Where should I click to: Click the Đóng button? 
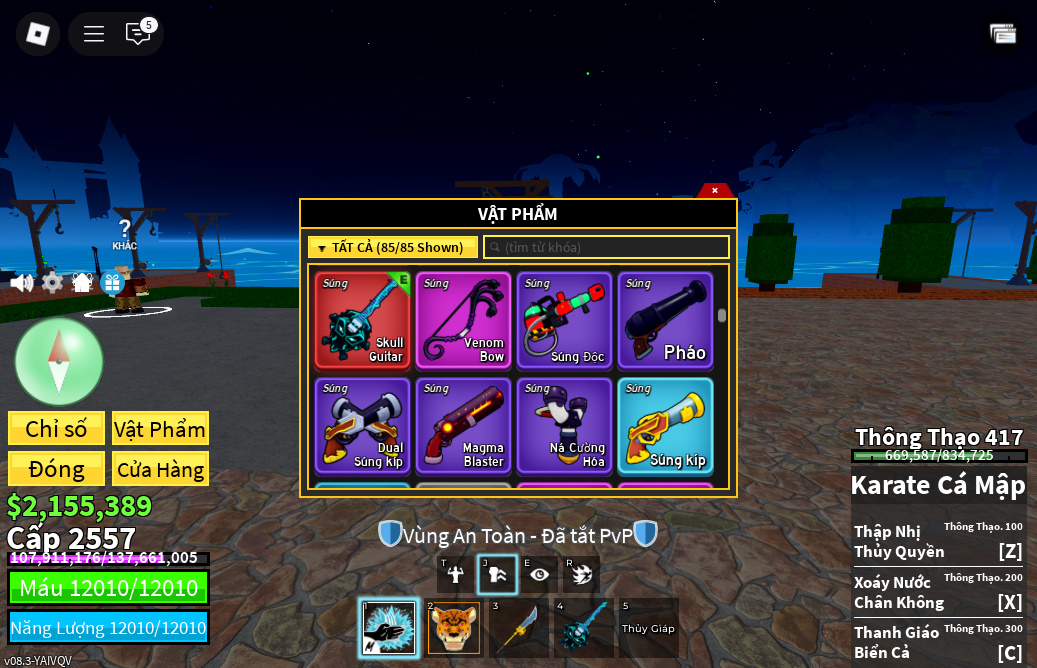56,469
